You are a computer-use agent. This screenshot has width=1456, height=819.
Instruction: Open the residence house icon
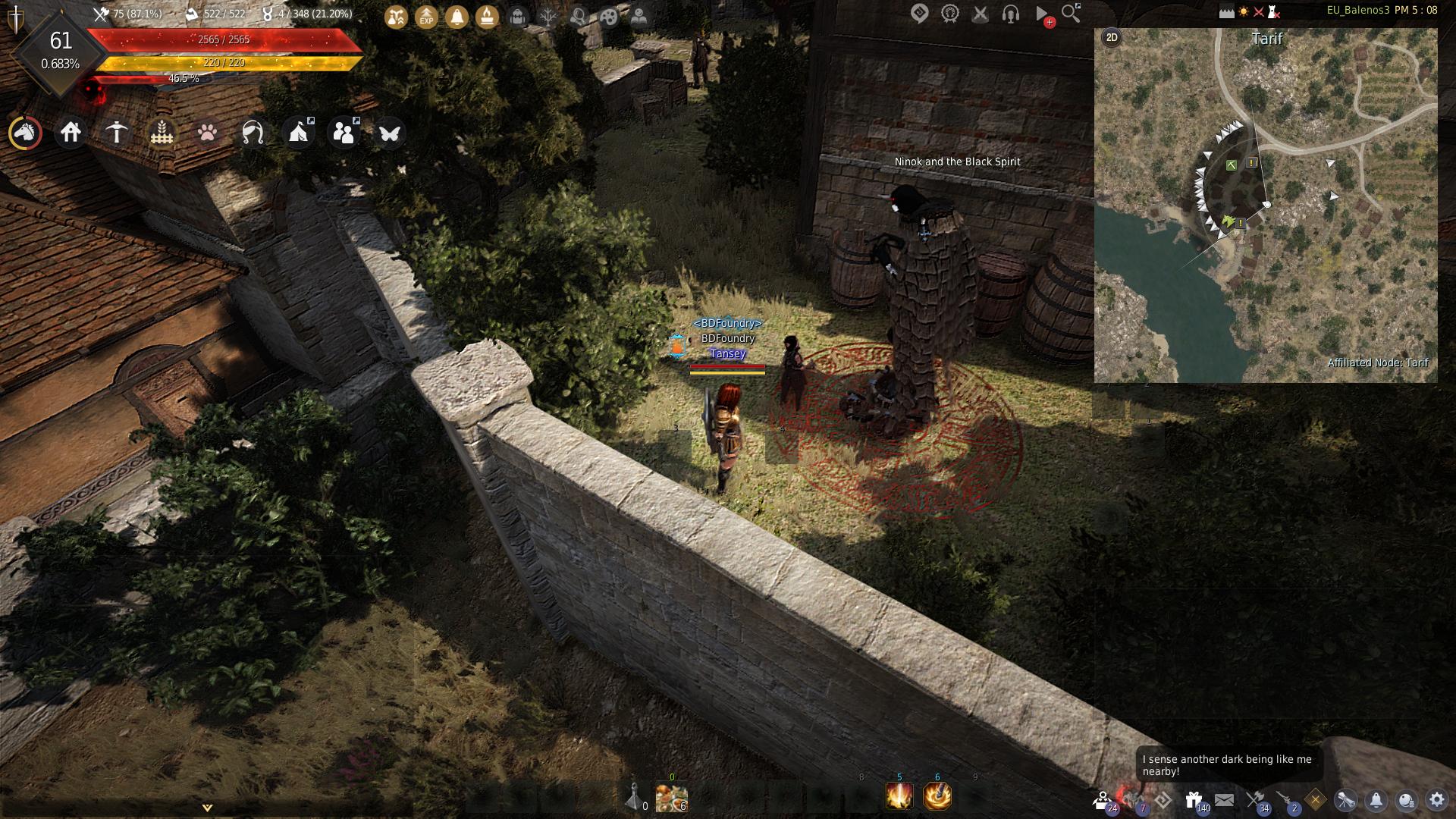tap(71, 133)
